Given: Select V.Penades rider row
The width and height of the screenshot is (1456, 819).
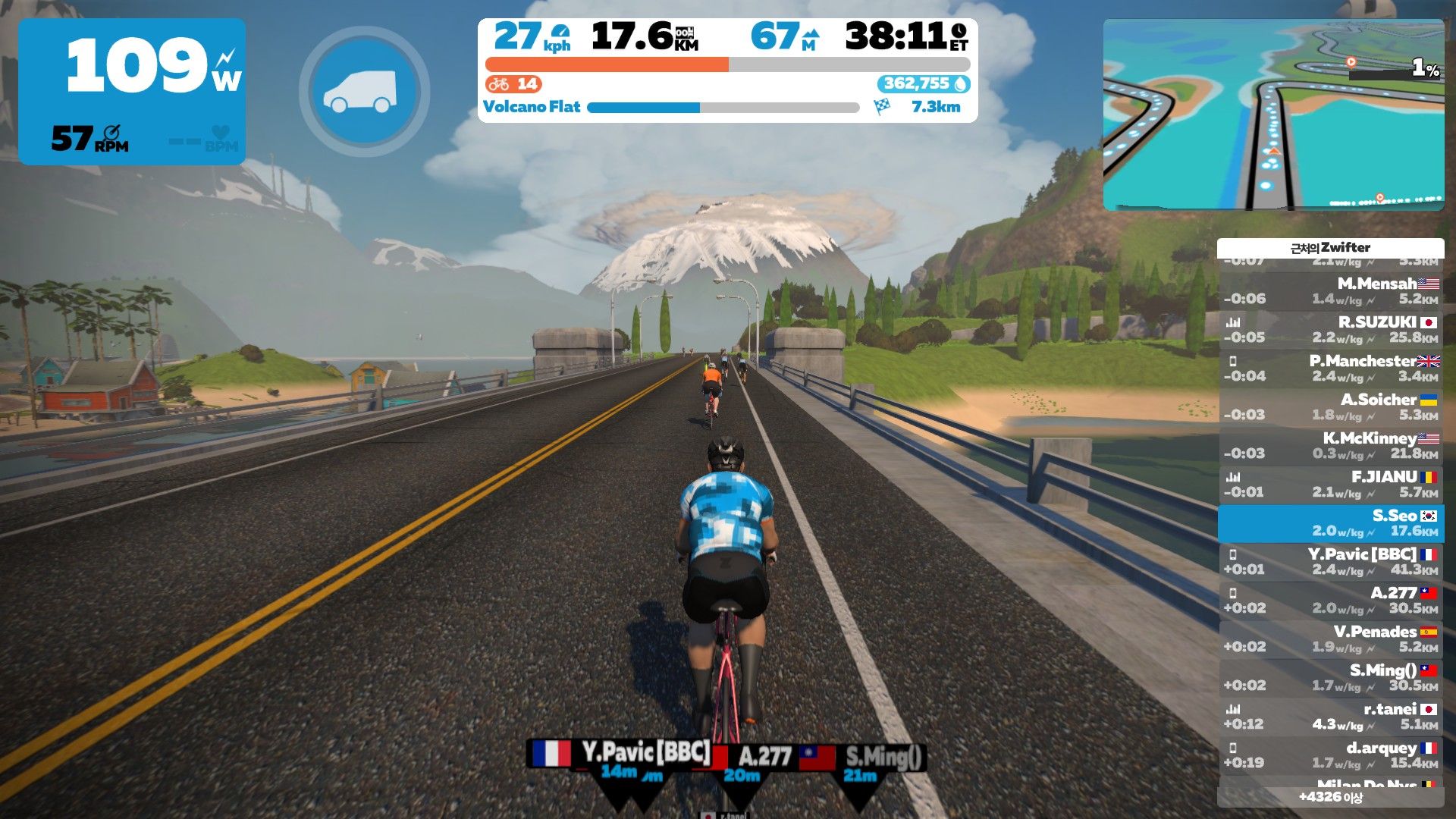Looking at the screenshot, I should 1331,639.
